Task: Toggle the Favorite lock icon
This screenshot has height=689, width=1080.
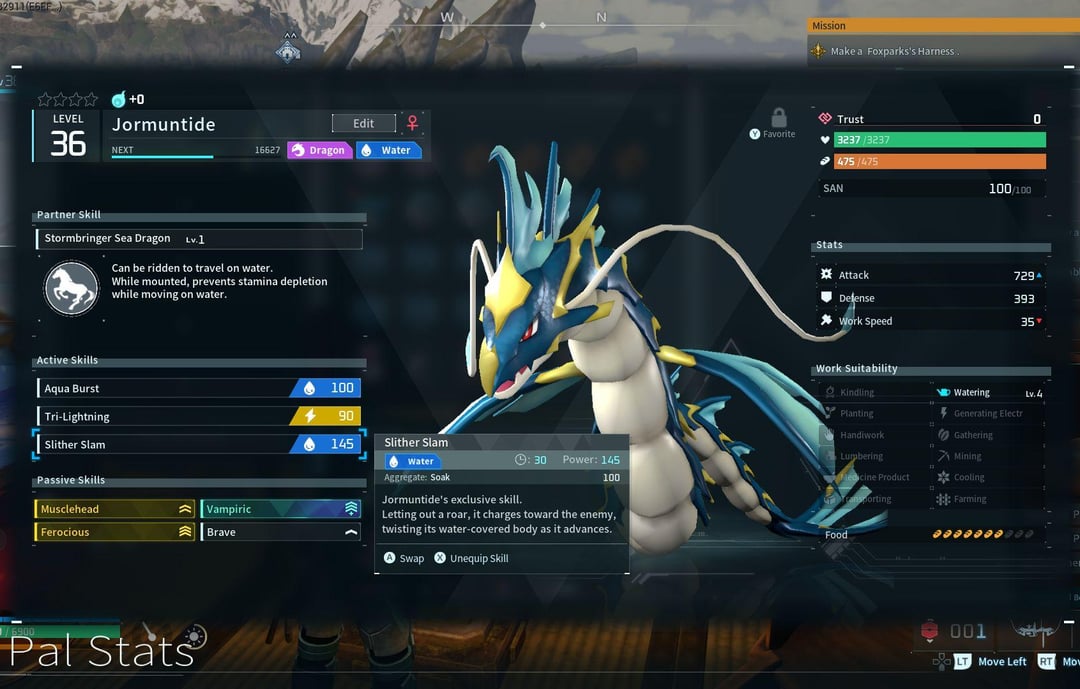Action: click(x=778, y=118)
